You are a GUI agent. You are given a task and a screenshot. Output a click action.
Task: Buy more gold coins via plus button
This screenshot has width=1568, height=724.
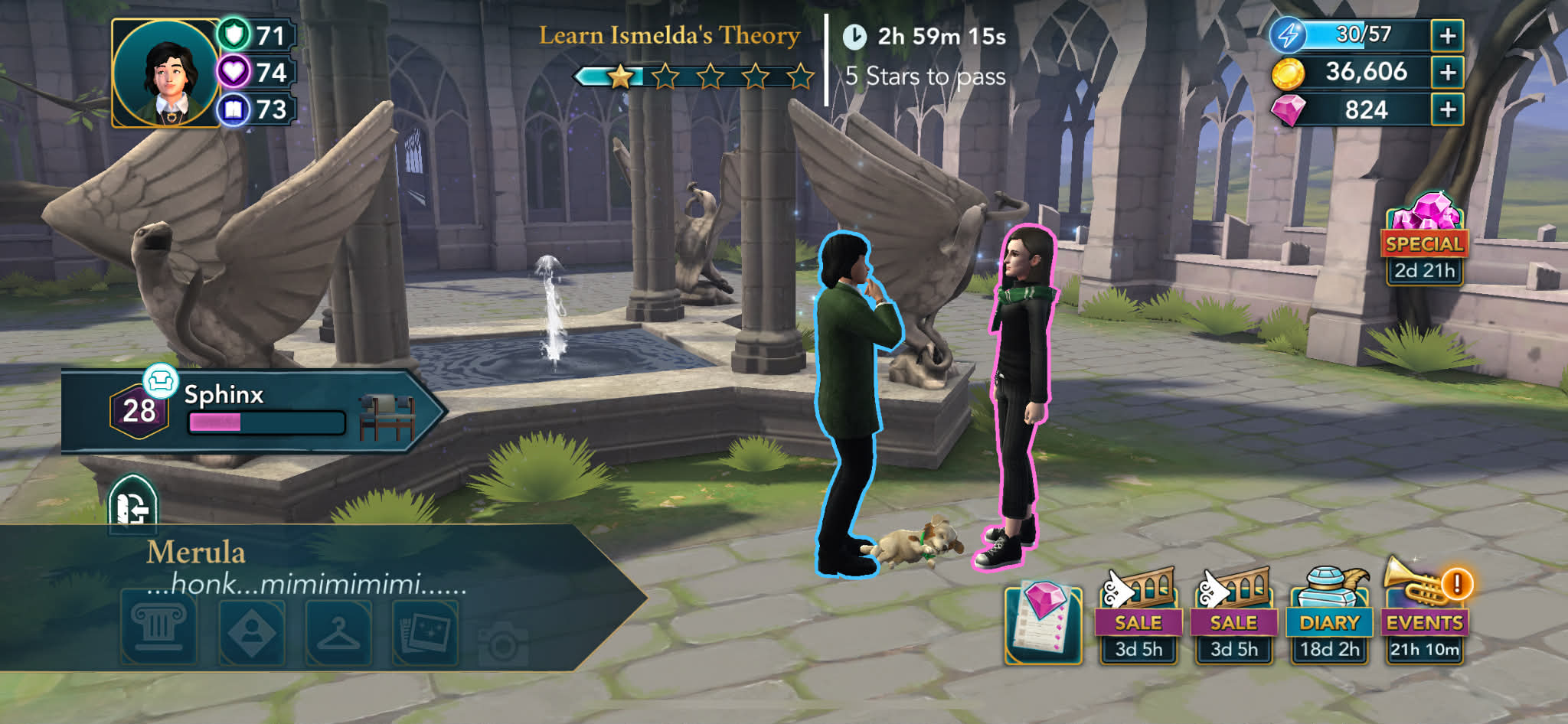pyautogui.click(x=1447, y=73)
